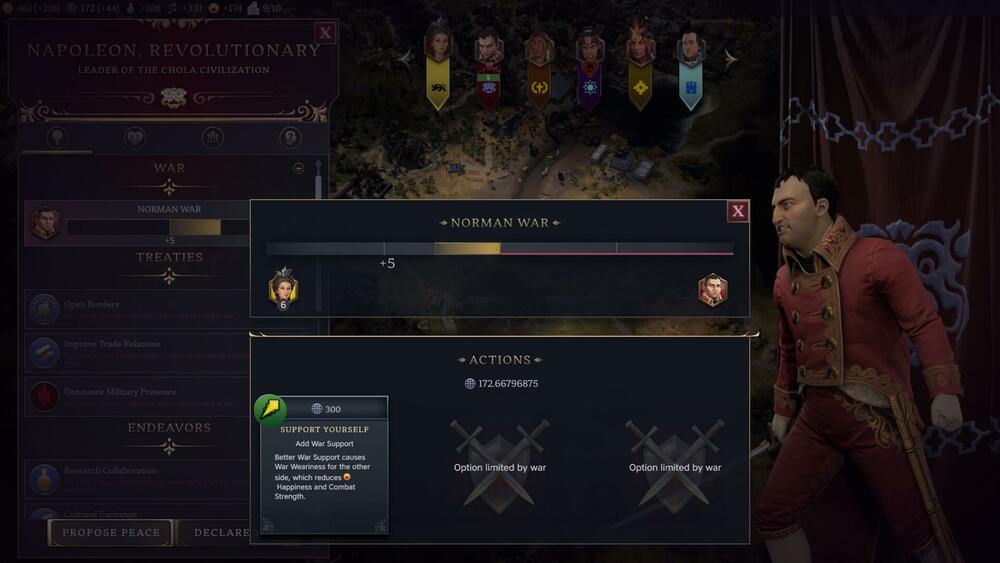Open the question mark tab in leader panel
Image resolution: width=1000 pixels, height=563 pixels.
pos(290,138)
